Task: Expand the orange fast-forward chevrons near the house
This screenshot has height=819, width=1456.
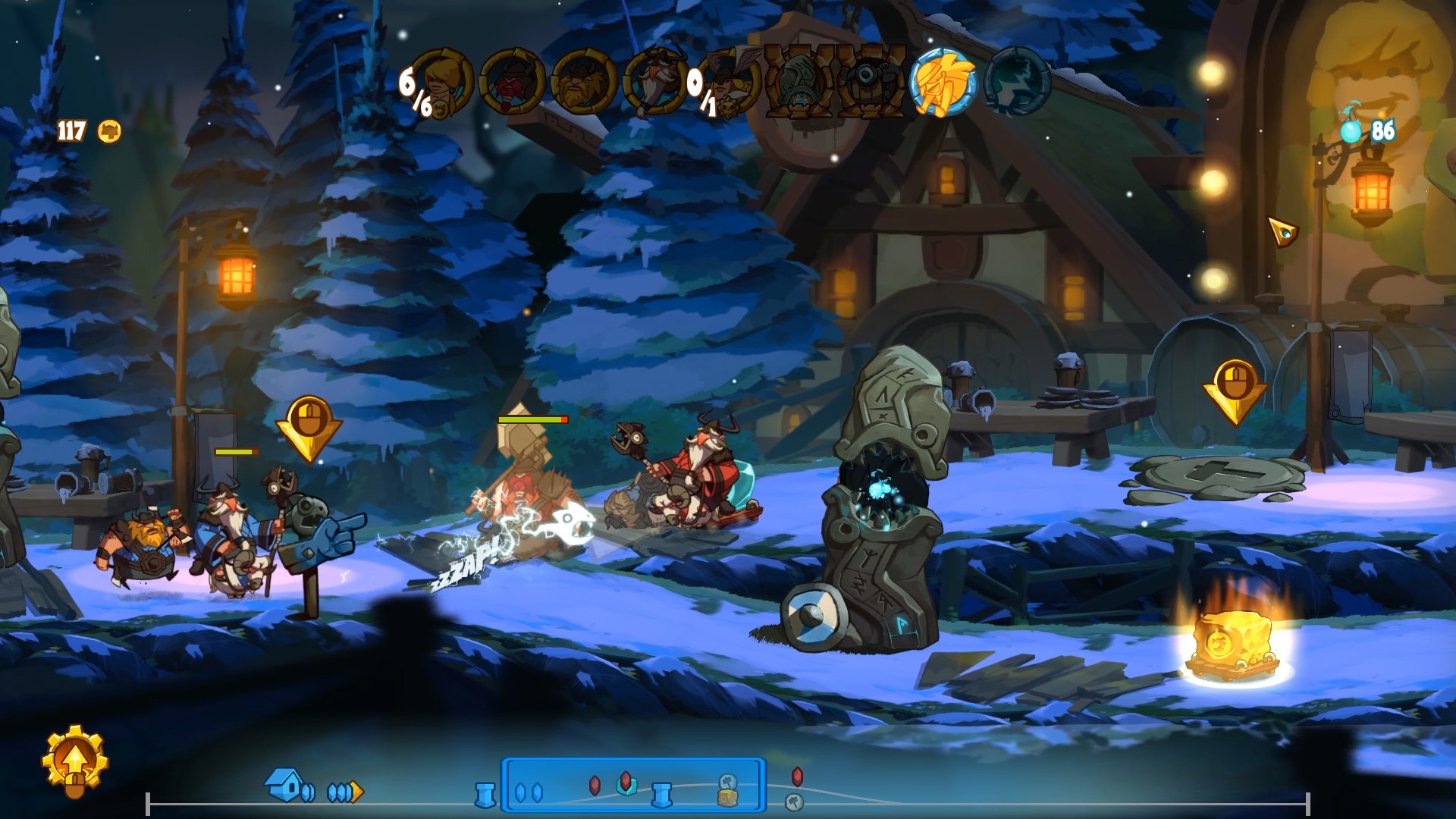Action: [345, 791]
